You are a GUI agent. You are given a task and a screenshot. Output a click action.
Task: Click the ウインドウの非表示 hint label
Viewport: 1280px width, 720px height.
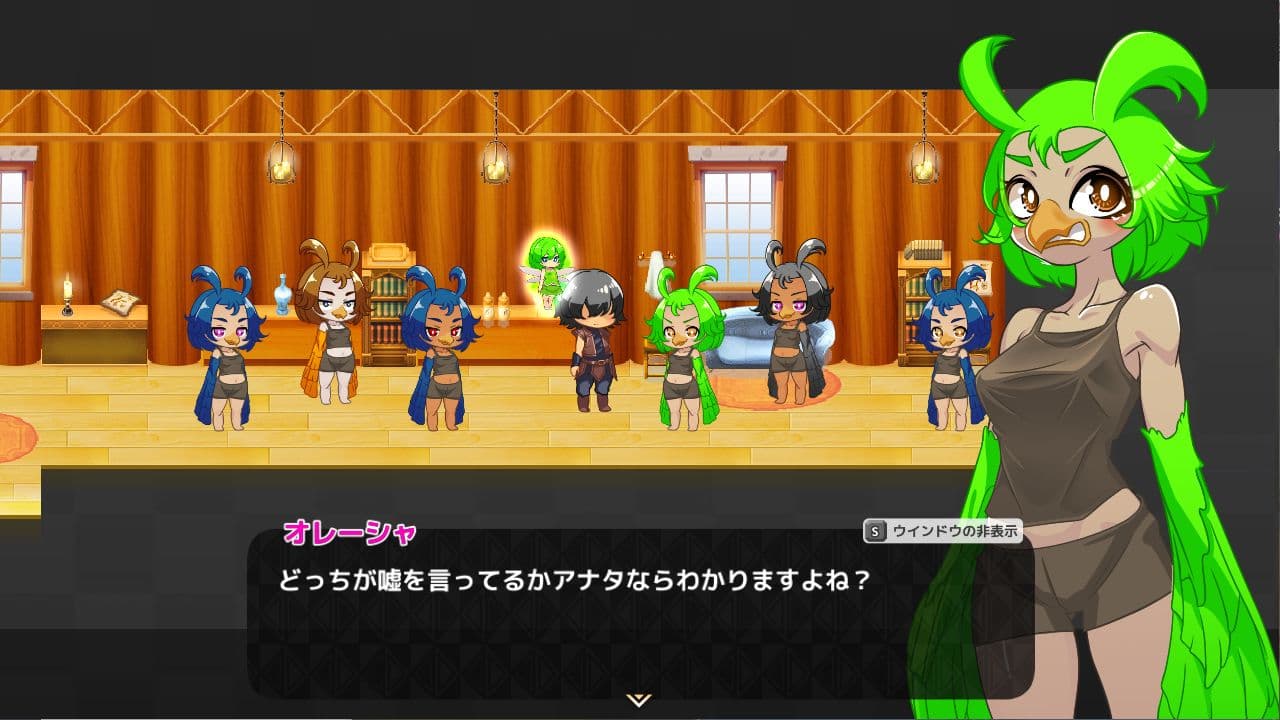[950, 532]
